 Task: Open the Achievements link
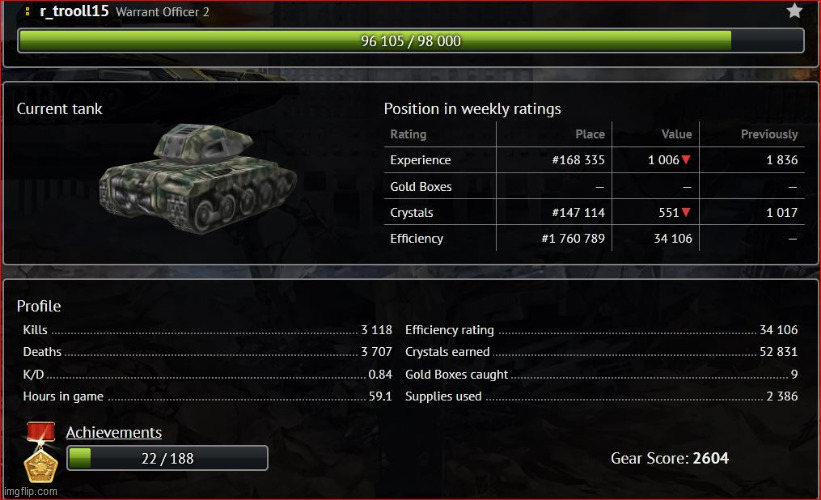(114, 432)
